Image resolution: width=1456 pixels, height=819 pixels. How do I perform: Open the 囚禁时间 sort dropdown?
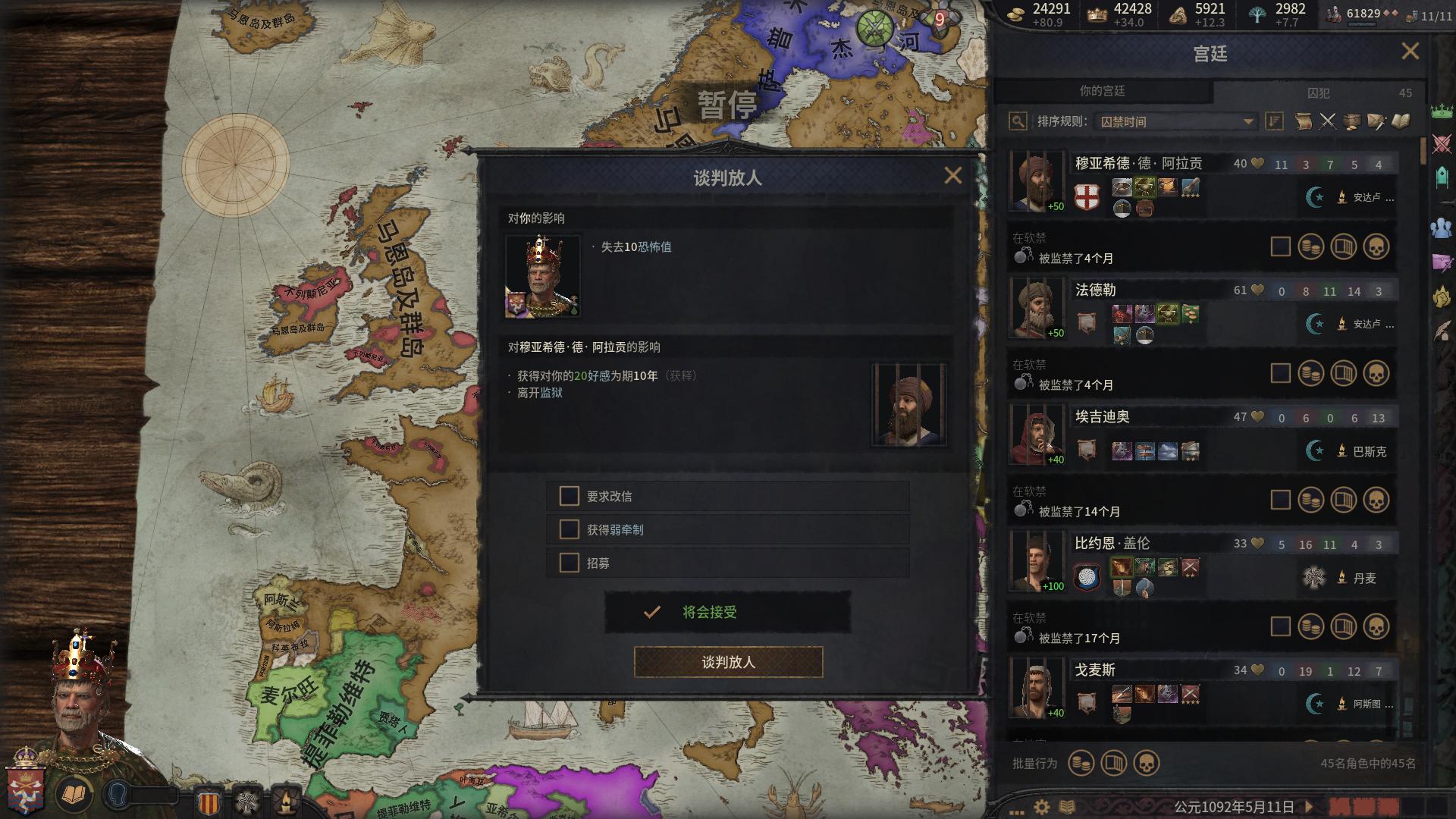(1175, 121)
